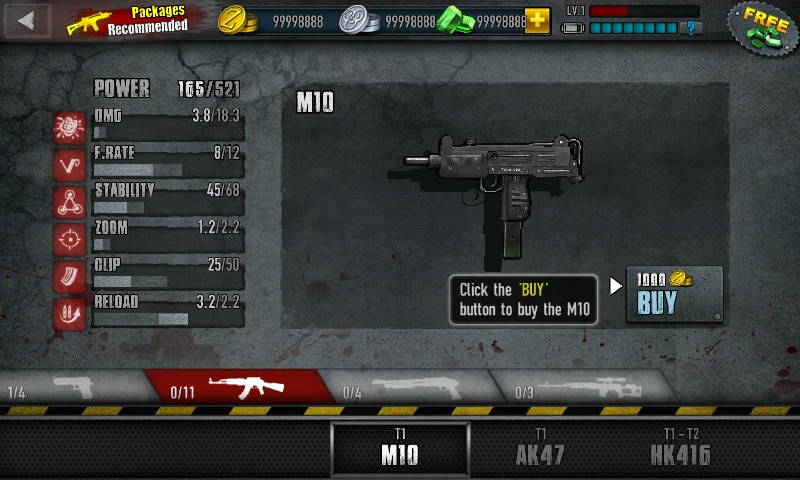
Task: Choose the STABILITY upgrade icon
Action: tap(70, 201)
